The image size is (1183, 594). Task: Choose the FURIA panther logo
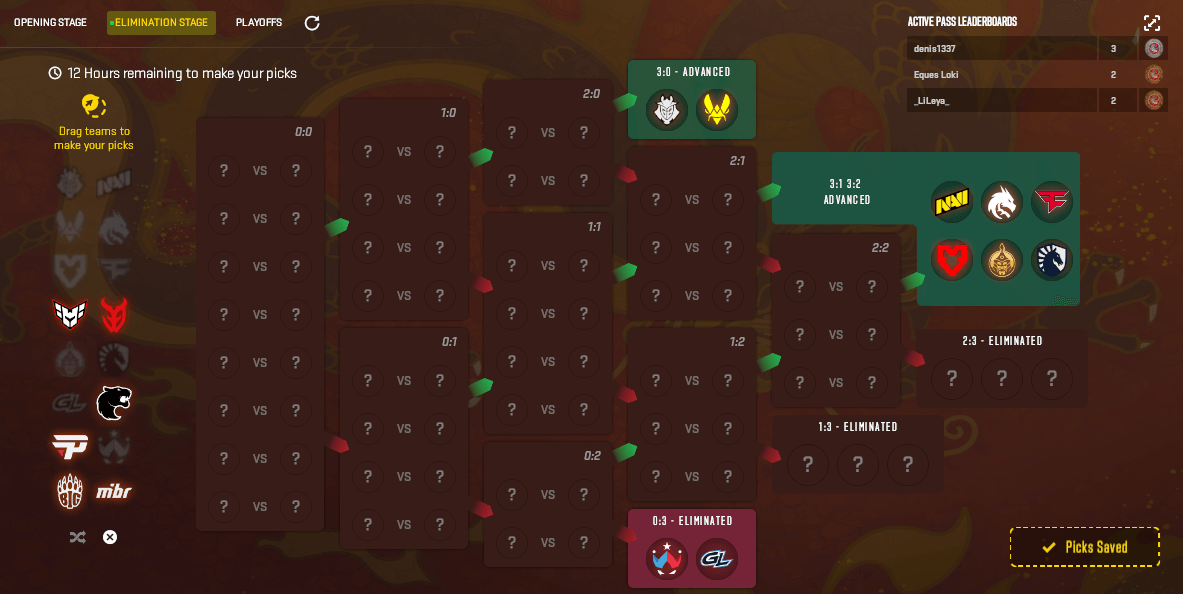(x=114, y=403)
